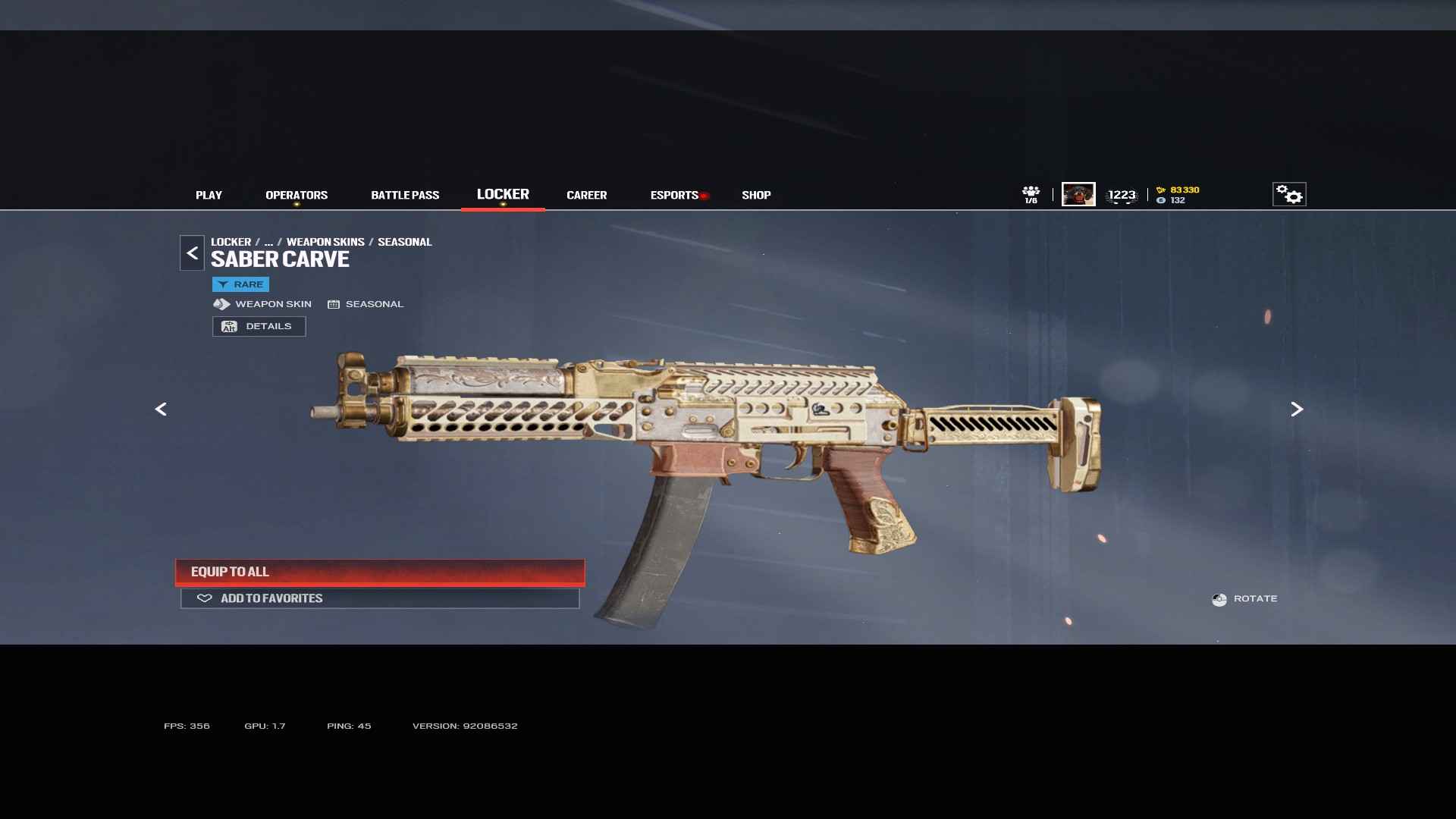Open the settings gear menu
This screenshot has height=819, width=1456.
(1288, 194)
